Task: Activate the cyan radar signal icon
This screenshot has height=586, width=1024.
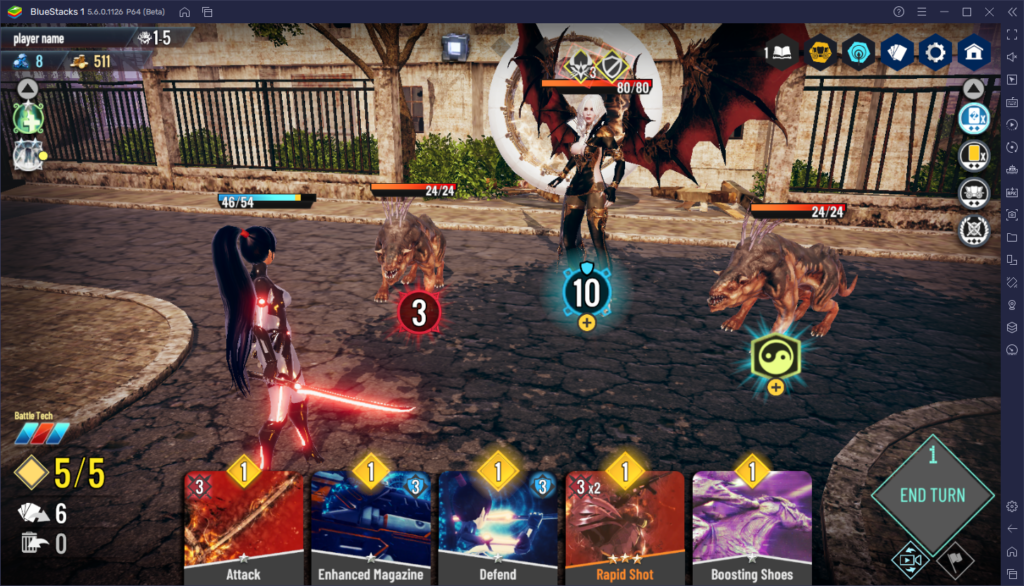Action: click(859, 53)
